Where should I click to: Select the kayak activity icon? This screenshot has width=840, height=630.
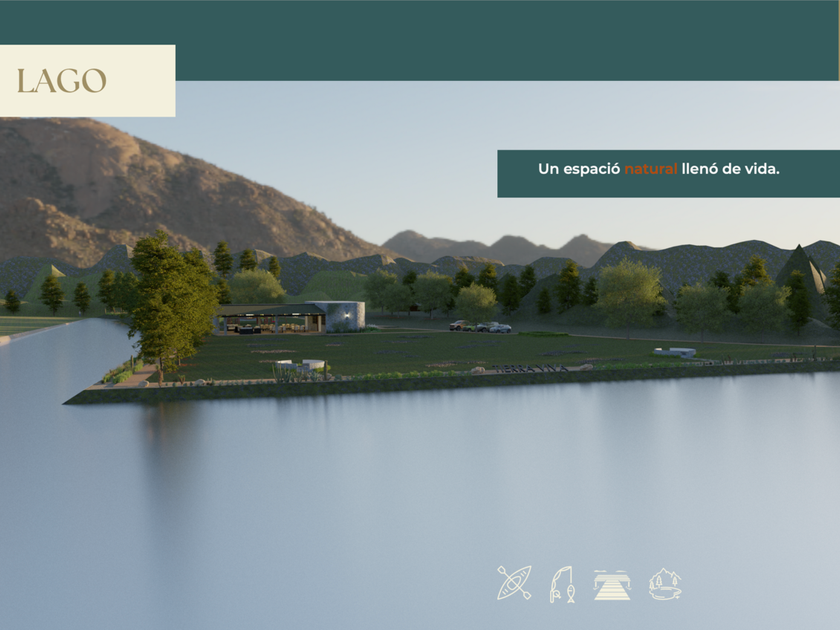click(x=514, y=582)
